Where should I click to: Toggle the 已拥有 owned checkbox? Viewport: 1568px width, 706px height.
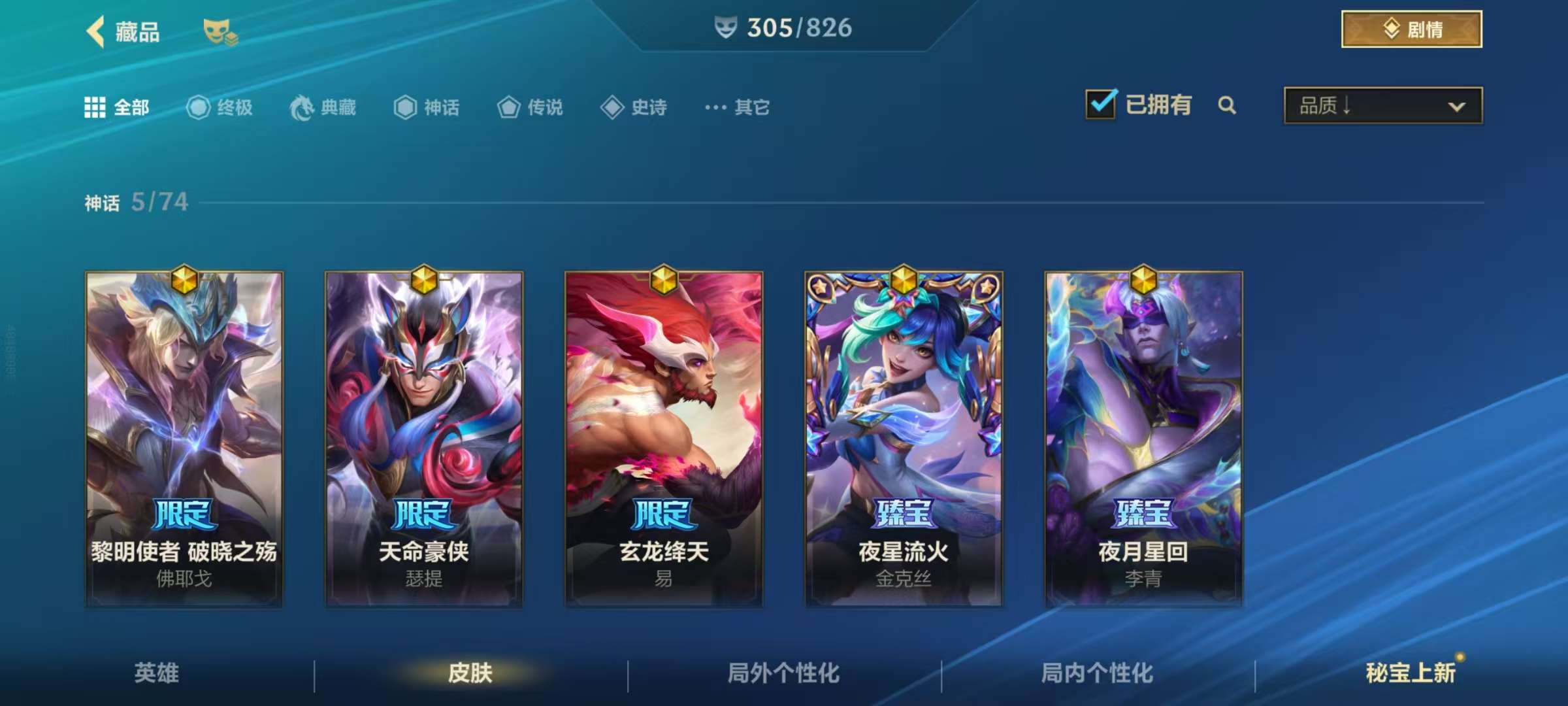(x=1100, y=104)
